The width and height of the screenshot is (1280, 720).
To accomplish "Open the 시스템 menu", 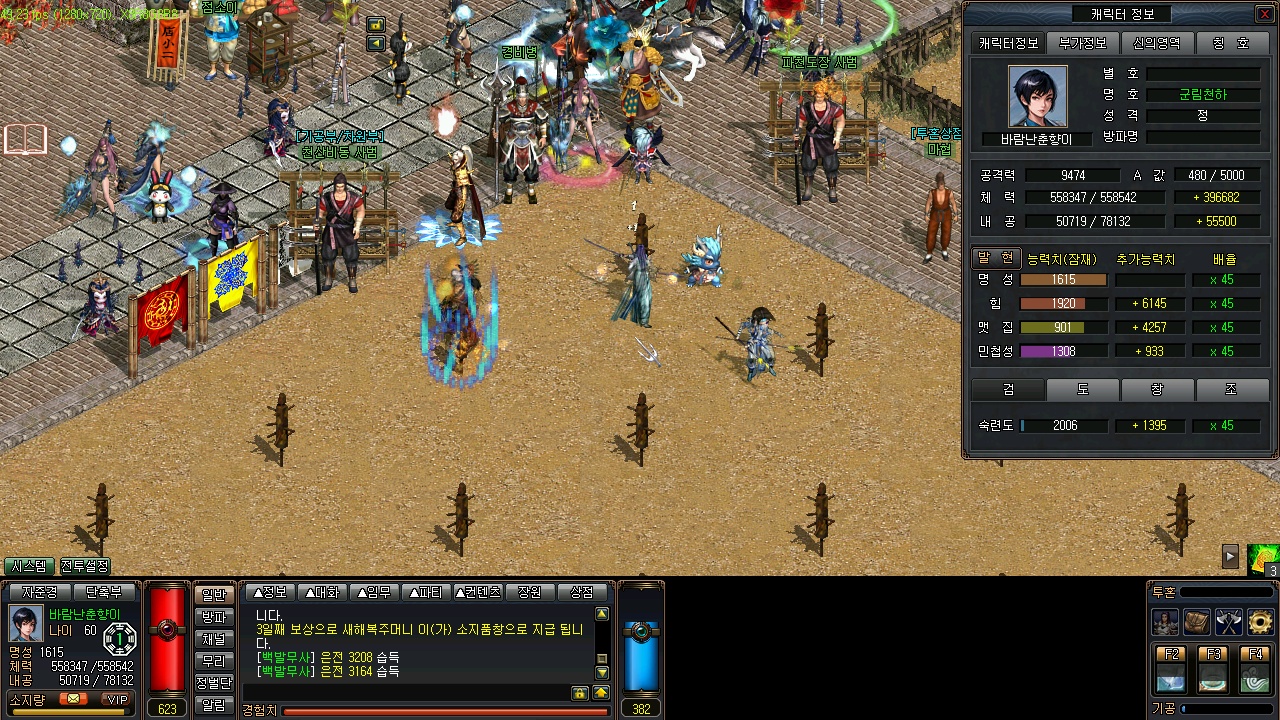I will click(29, 566).
